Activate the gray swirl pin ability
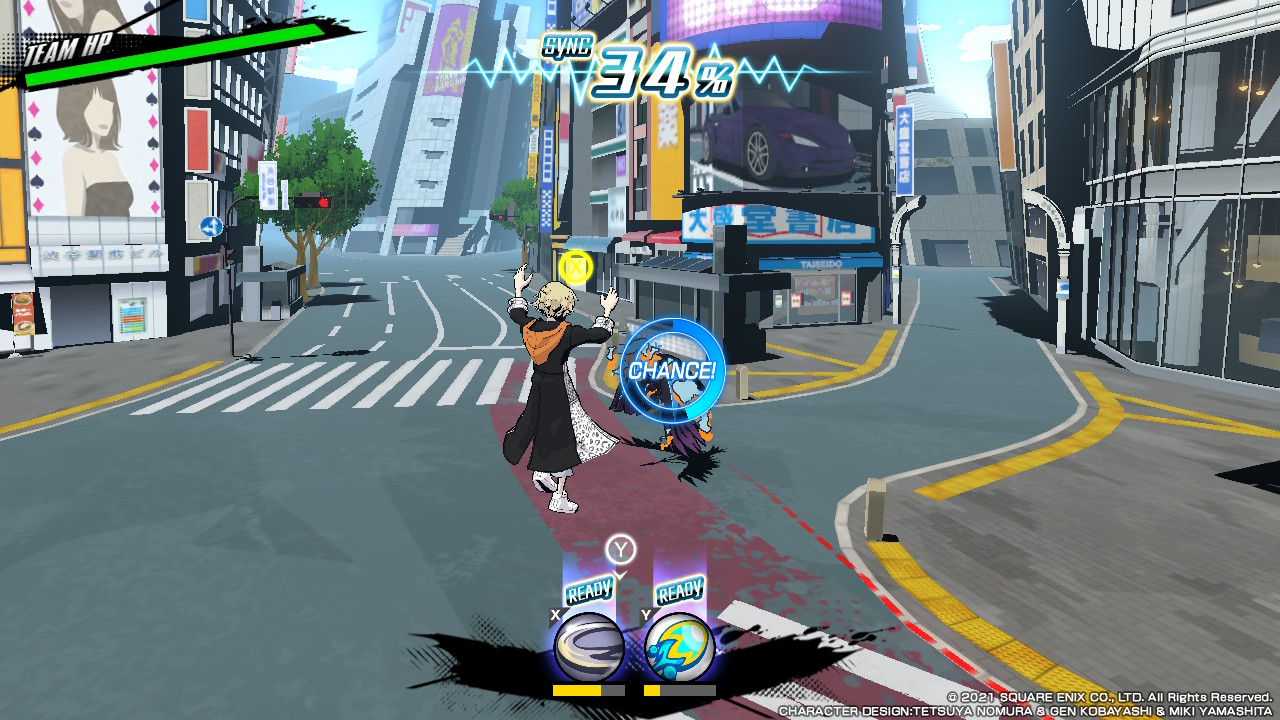Viewport: 1280px width, 720px height. point(589,647)
